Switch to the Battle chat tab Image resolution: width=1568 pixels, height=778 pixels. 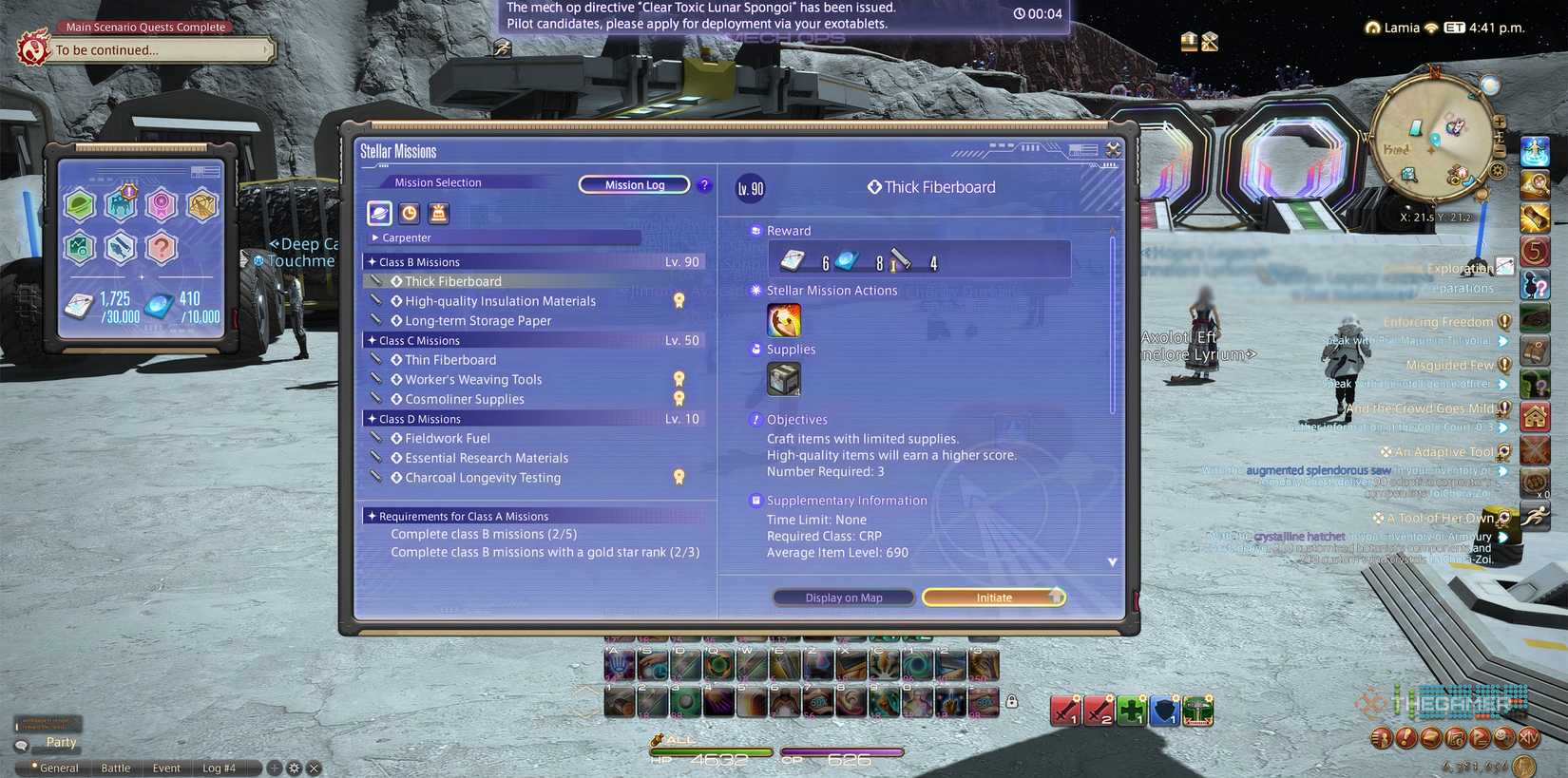point(114,768)
